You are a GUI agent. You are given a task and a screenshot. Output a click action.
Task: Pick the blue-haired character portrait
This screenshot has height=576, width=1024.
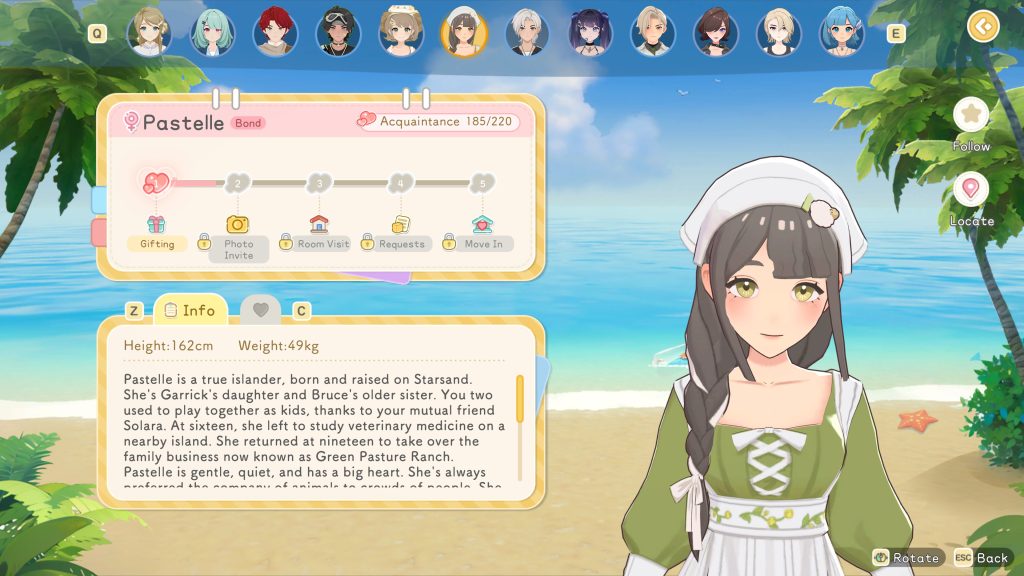pyautogui.click(x=840, y=32)
